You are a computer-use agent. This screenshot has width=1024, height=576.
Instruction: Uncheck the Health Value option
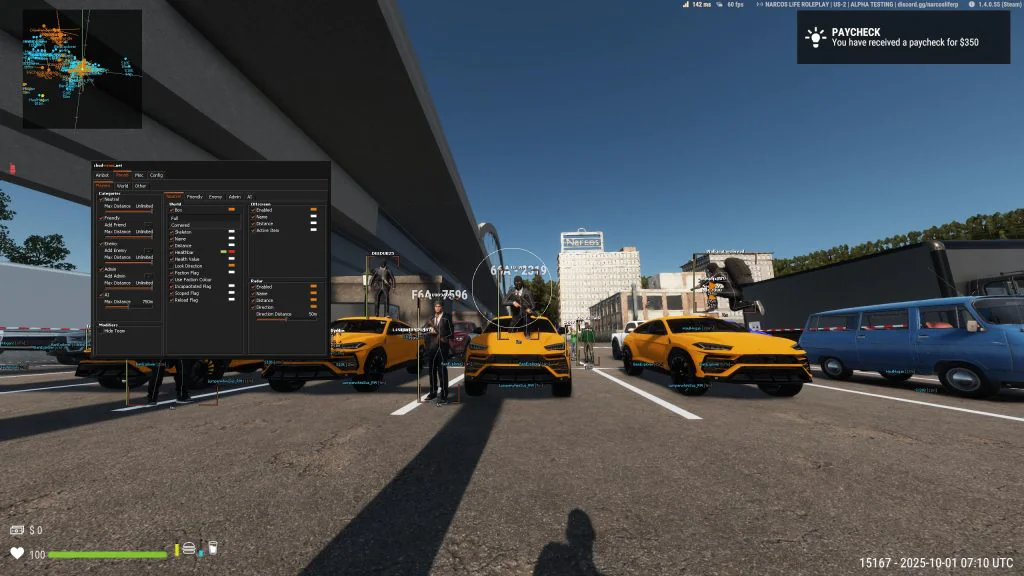(x=169, y=259)
